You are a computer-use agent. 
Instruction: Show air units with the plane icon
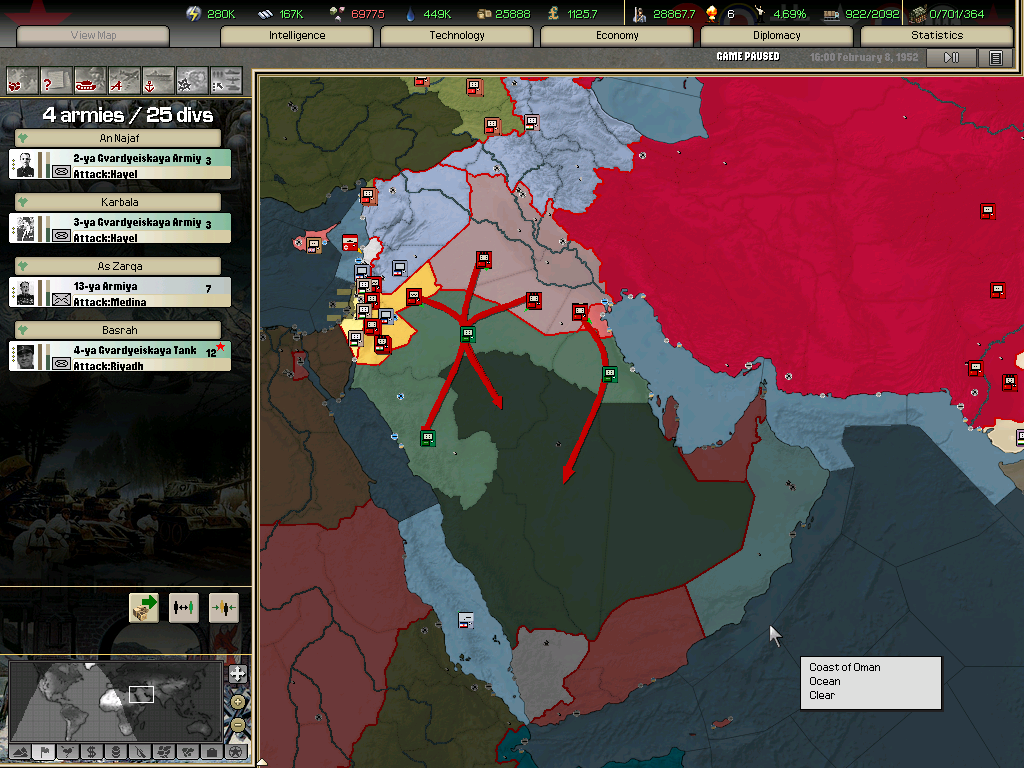125,79
